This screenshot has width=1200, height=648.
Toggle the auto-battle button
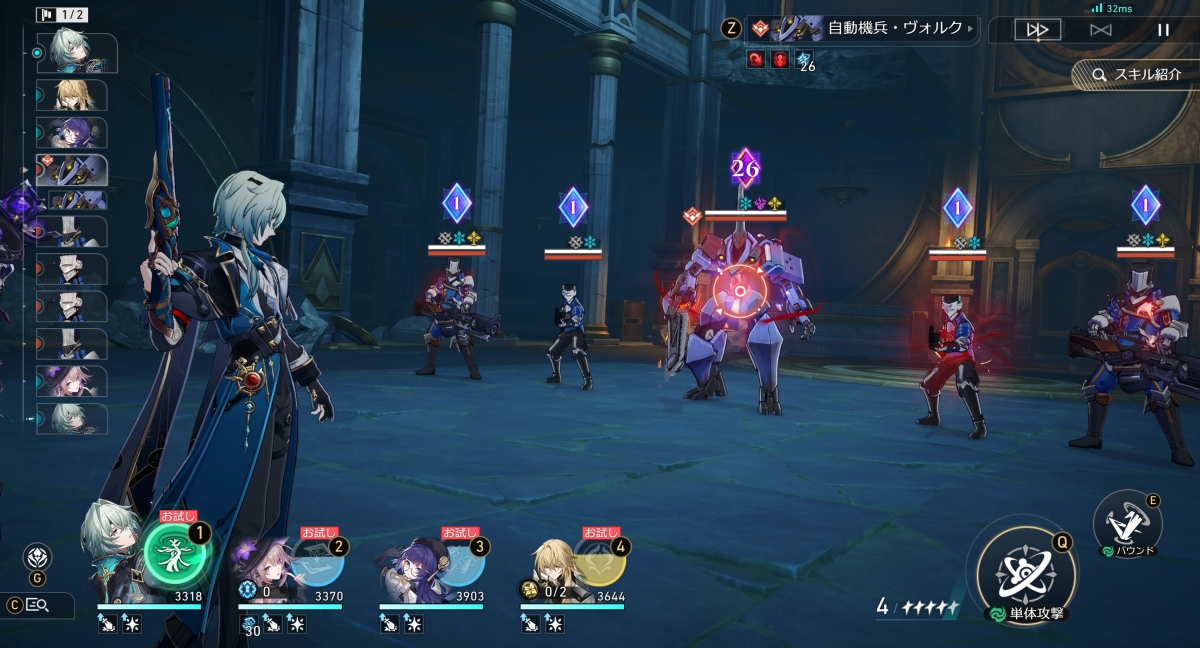pyautogui.click(x=1100, y=30)
